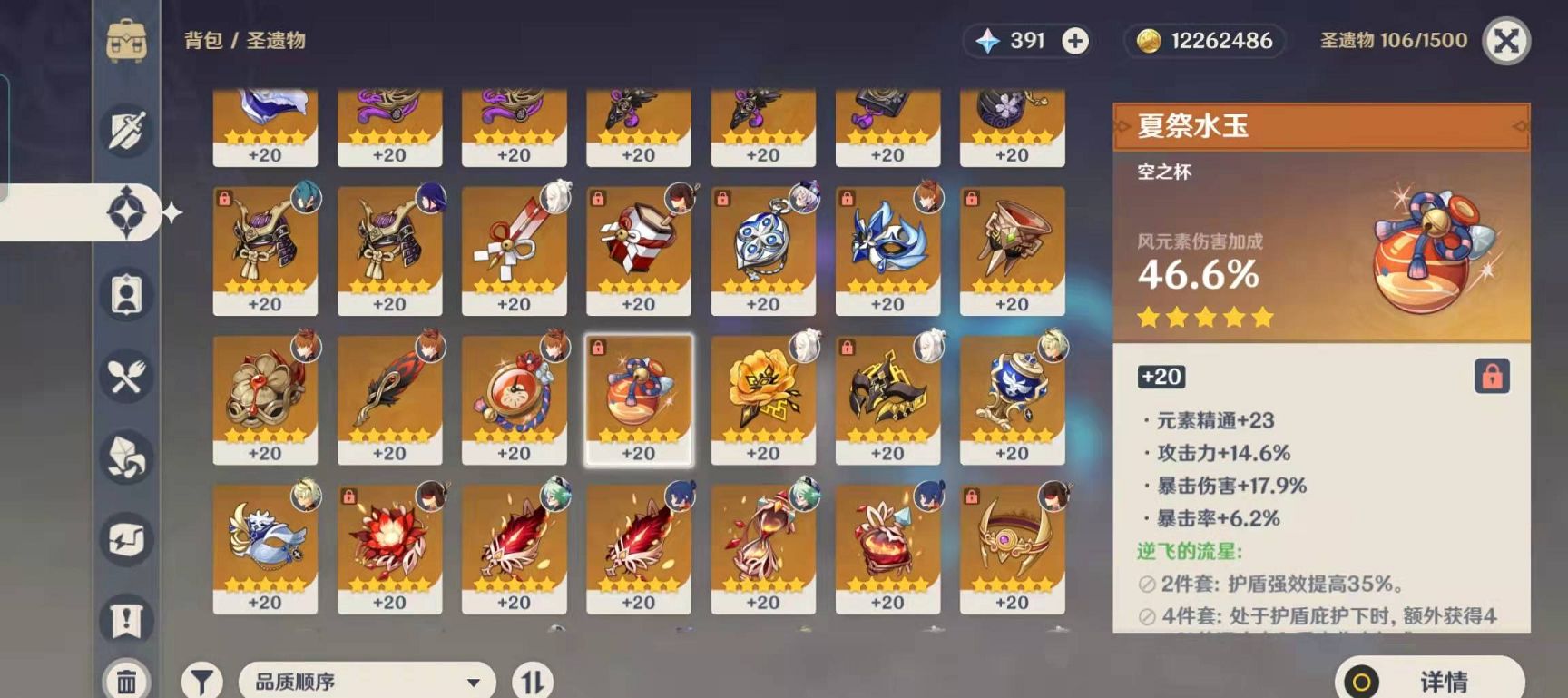The width and height of the screenshot is (1568, 698).
Task: Switch to the weapons tab
Action: pos(126,130)
